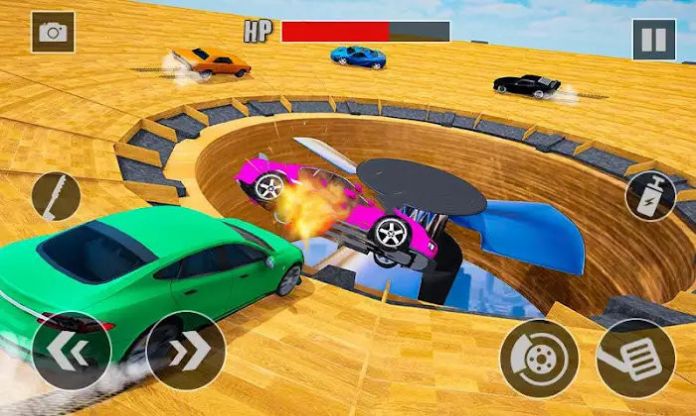Steer left with the left arrow button
Screen dimensions: 696x416
point(71,350)
